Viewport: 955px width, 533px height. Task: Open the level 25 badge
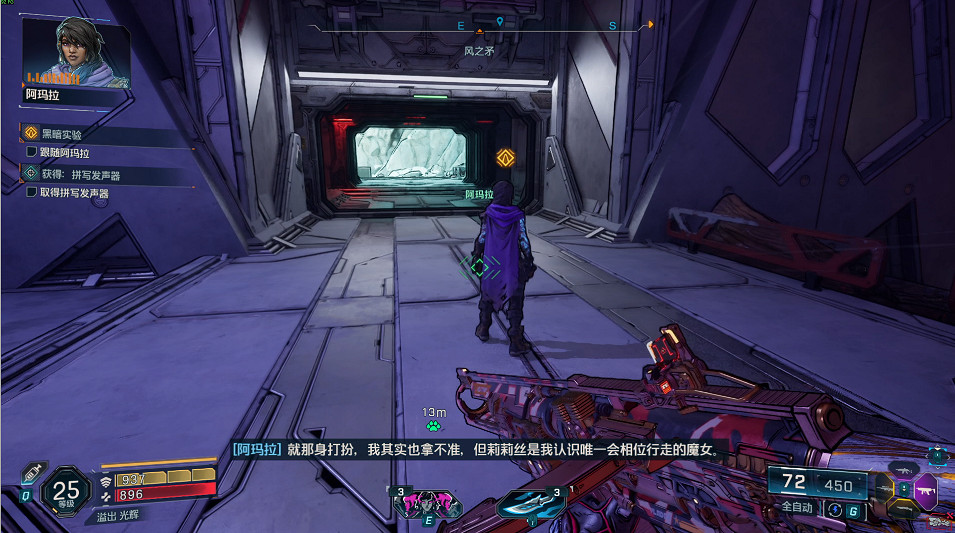66,491
